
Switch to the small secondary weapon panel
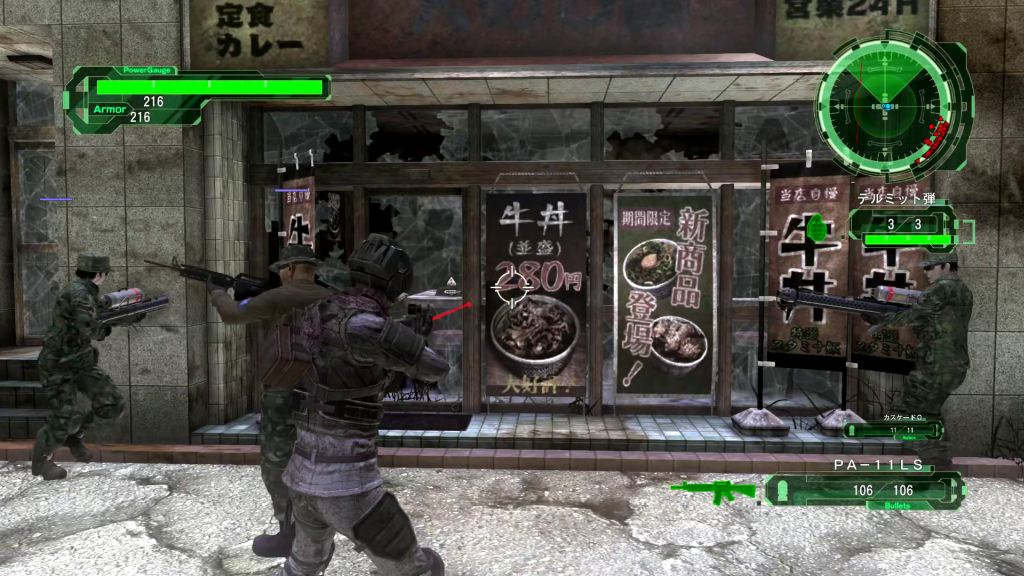(895, 428)
